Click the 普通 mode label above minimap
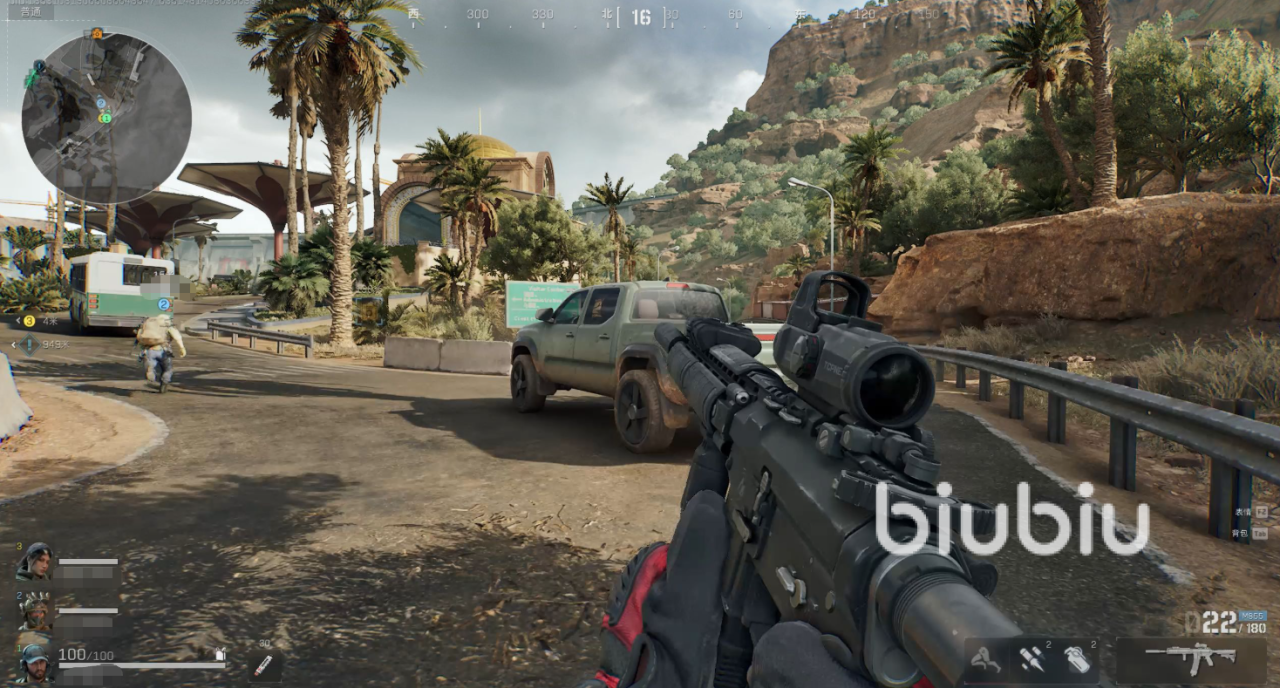The height and width of the screenshot is (688, 1280). pos(29,12)
